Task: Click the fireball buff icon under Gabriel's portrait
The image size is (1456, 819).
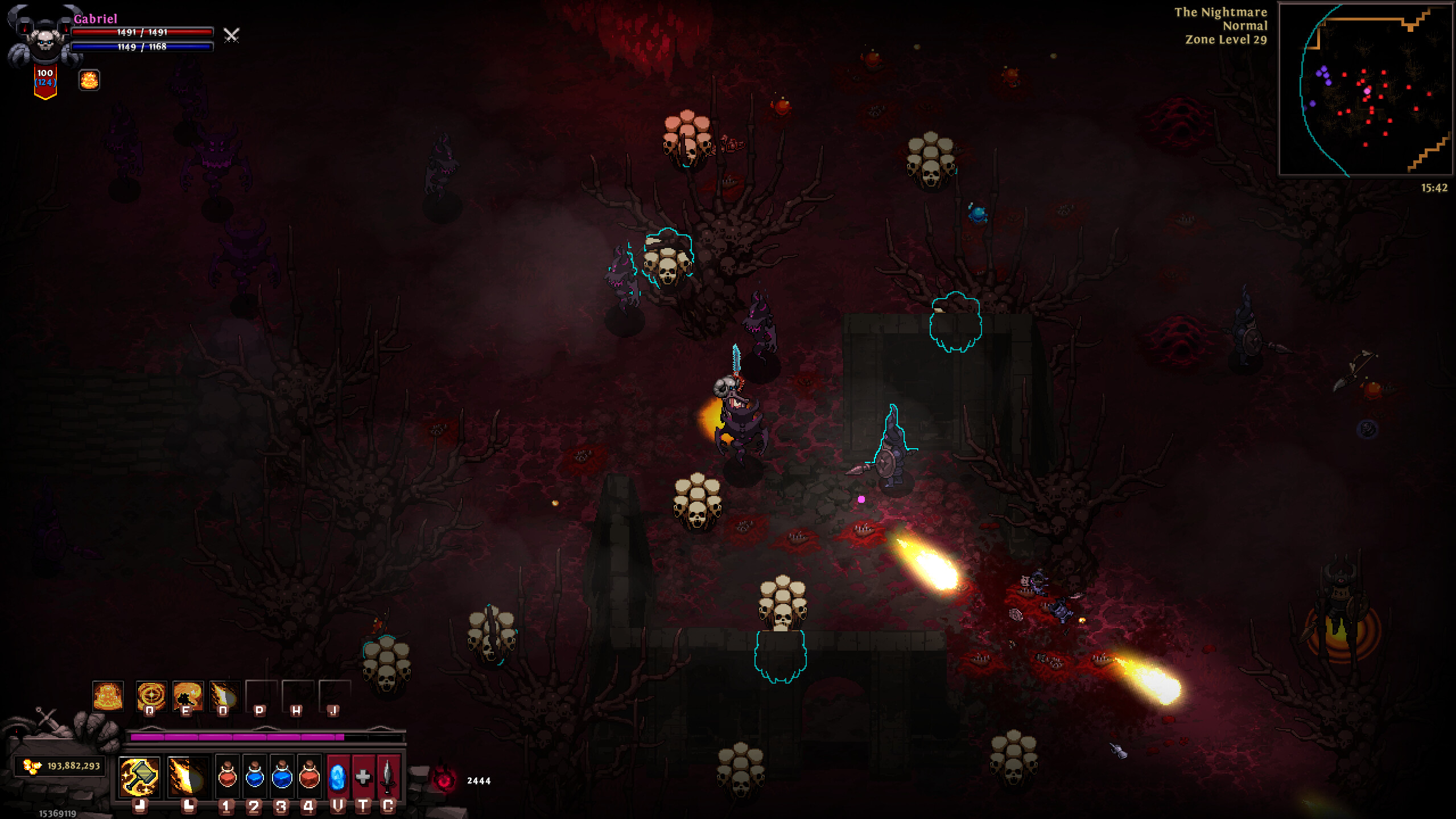Action: (89, 79)
